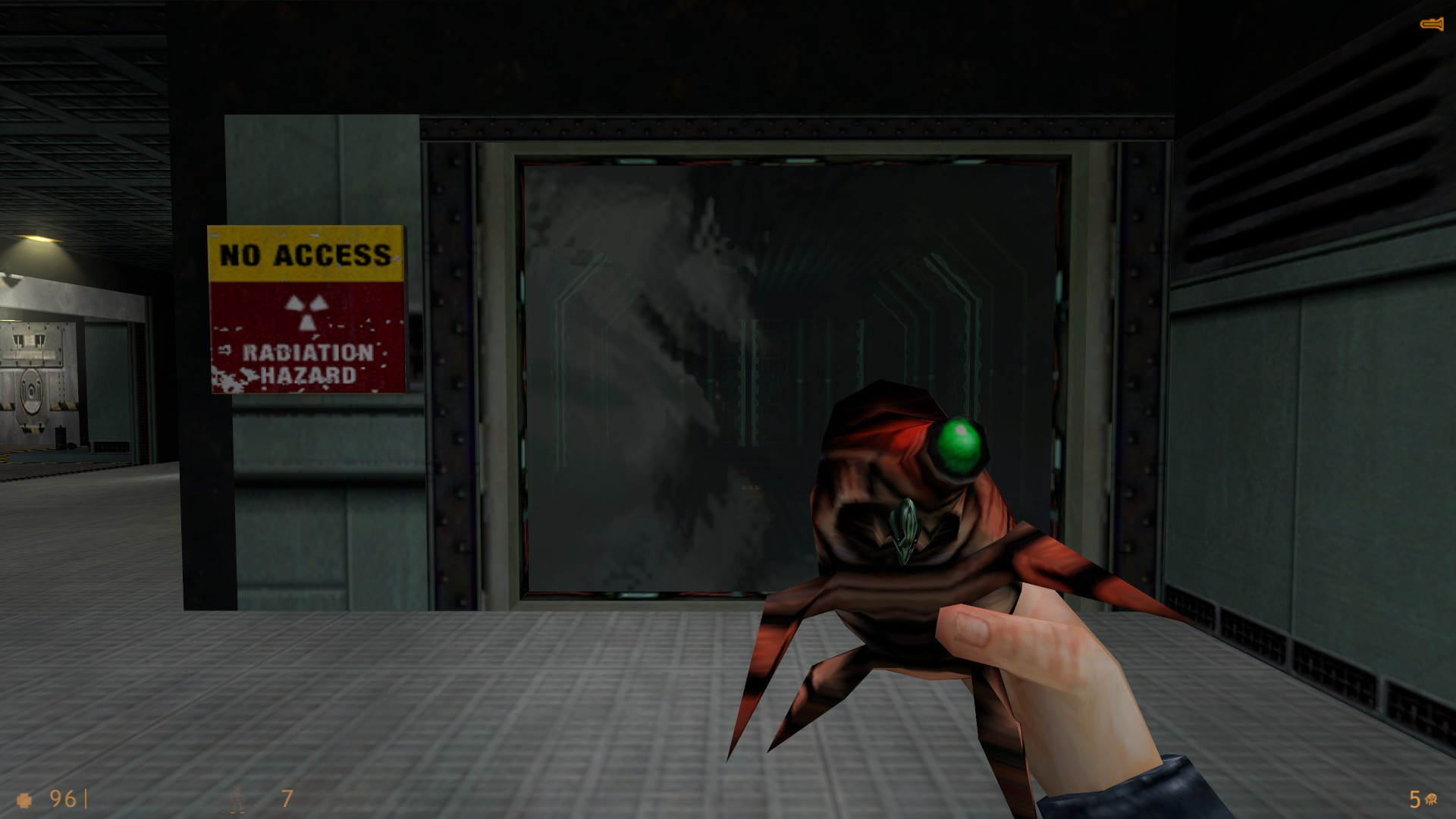1456x819 pixels.
Task: Toggle the suit power display showing 7
Action: tap(286, 799)
